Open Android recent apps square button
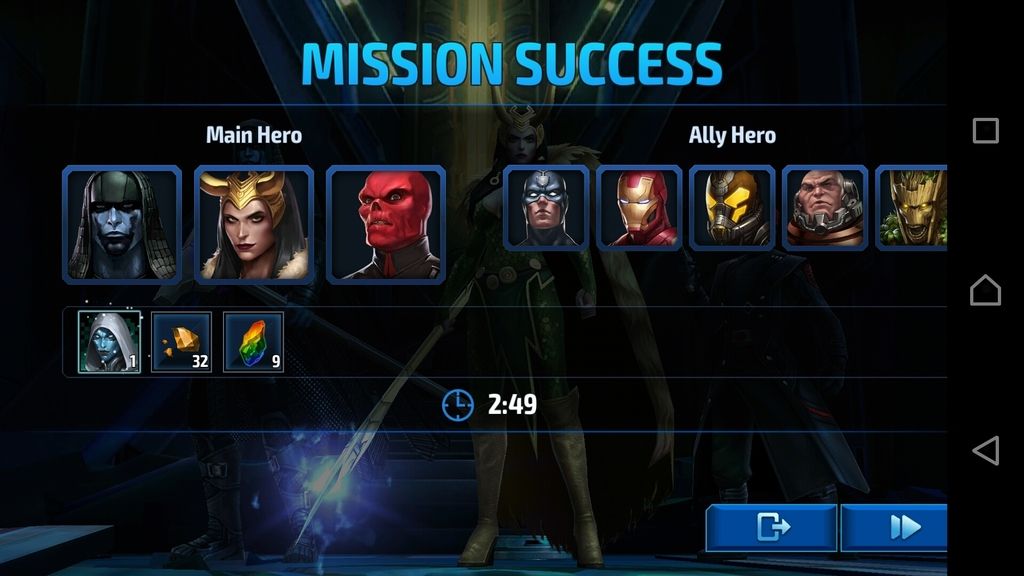This screenshot has height=576, width=1024. coord(985,131)
